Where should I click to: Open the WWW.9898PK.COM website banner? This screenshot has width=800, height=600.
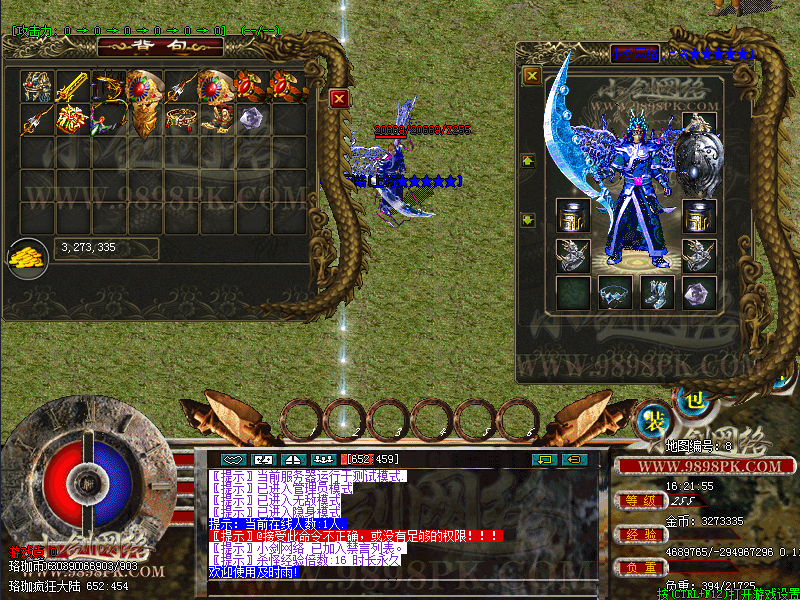tap(698, 466)
